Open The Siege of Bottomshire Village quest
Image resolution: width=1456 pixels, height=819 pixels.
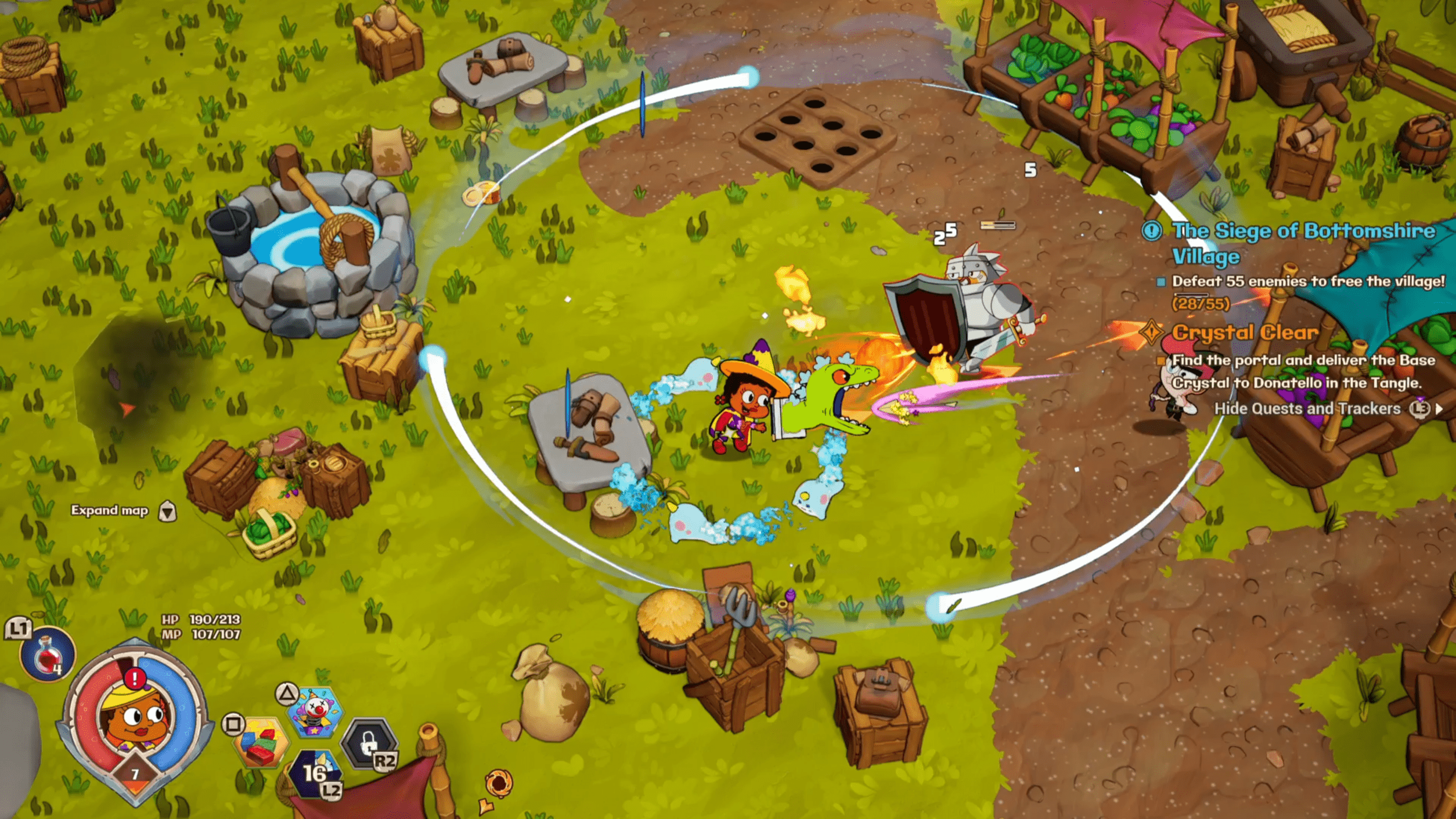click(x=1303, y=243)
